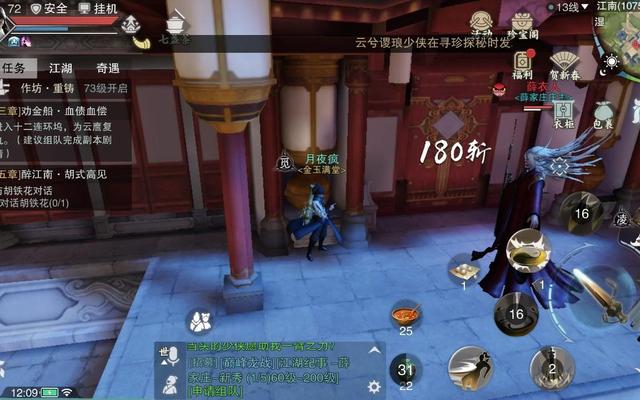640x400 pixels.
Task: Open the 奇遇 encounters tab
Action: [108, 68]
